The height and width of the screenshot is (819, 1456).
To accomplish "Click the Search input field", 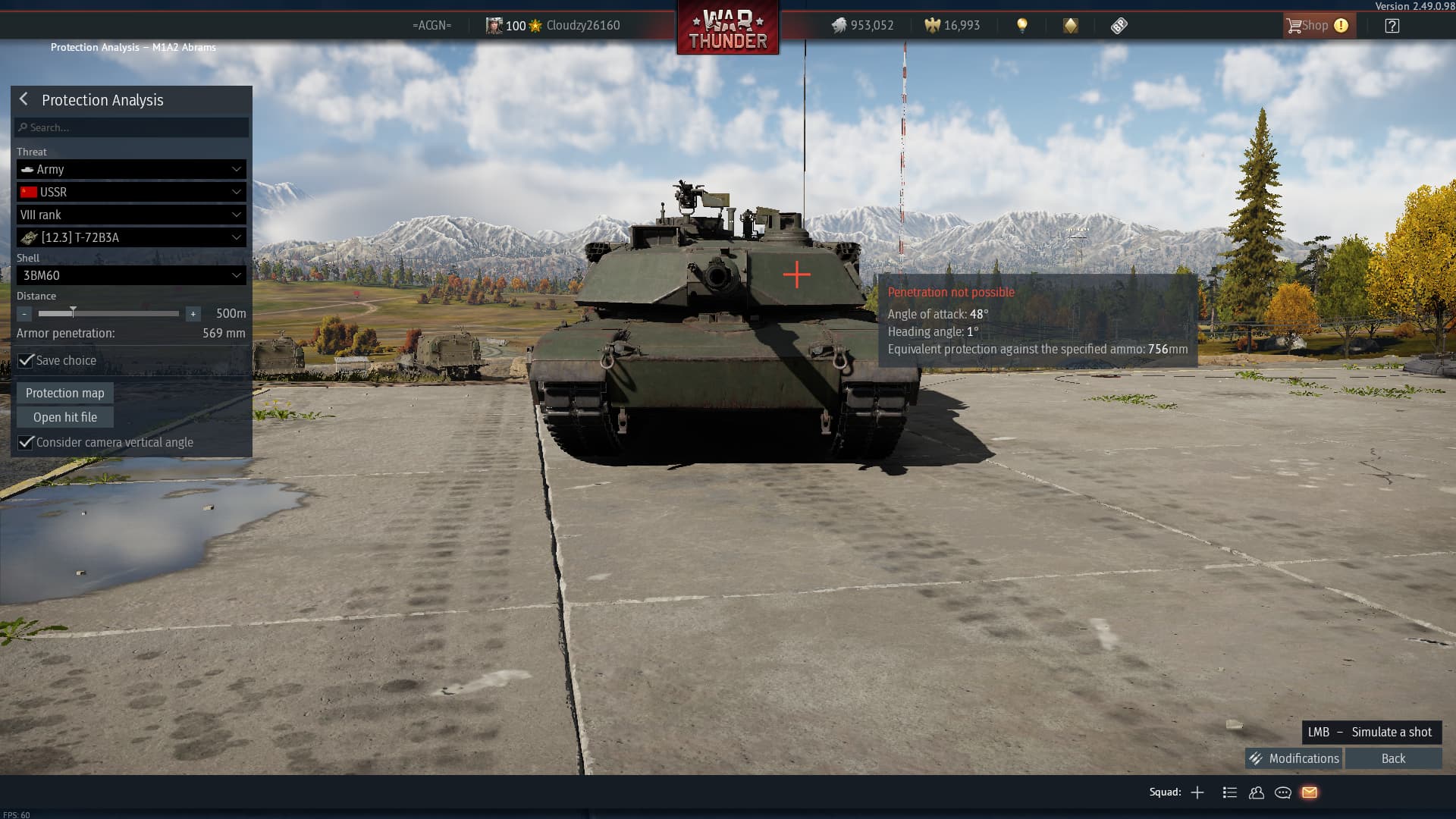I will pyautogui.click(x=131, y=127).
